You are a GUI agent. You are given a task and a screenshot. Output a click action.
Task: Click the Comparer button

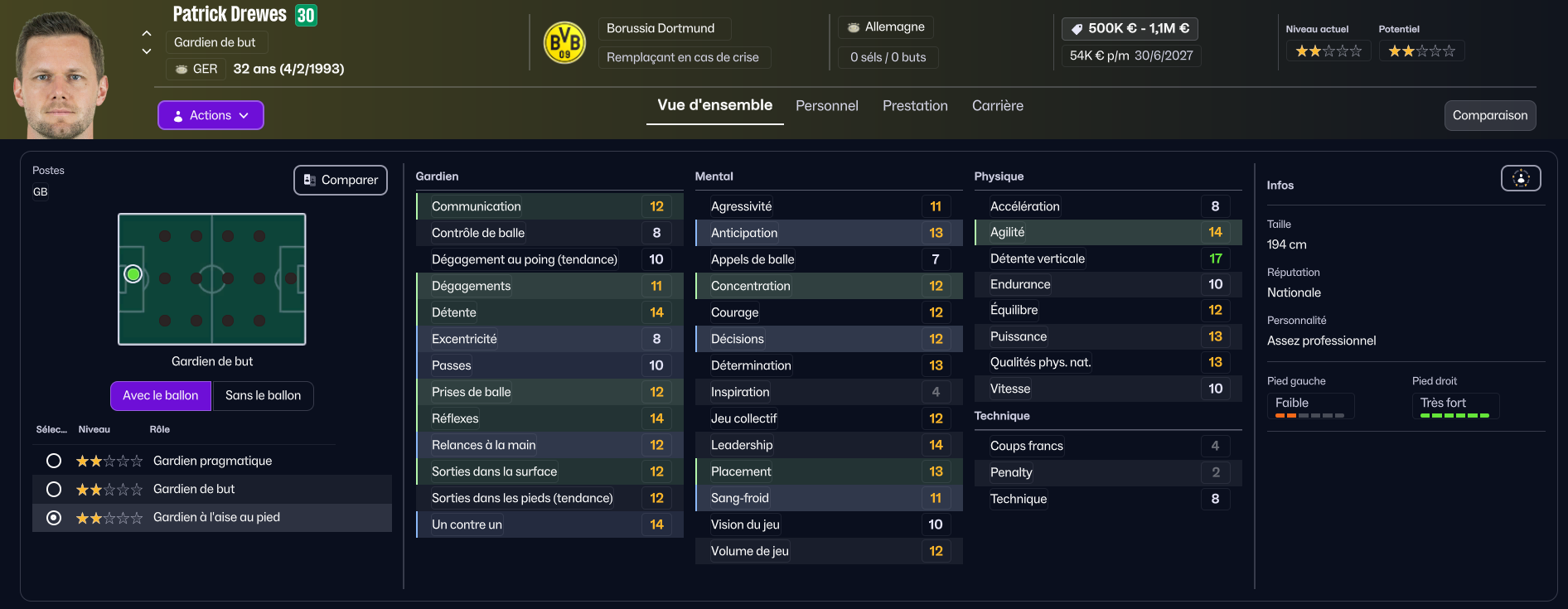[341, 180]
